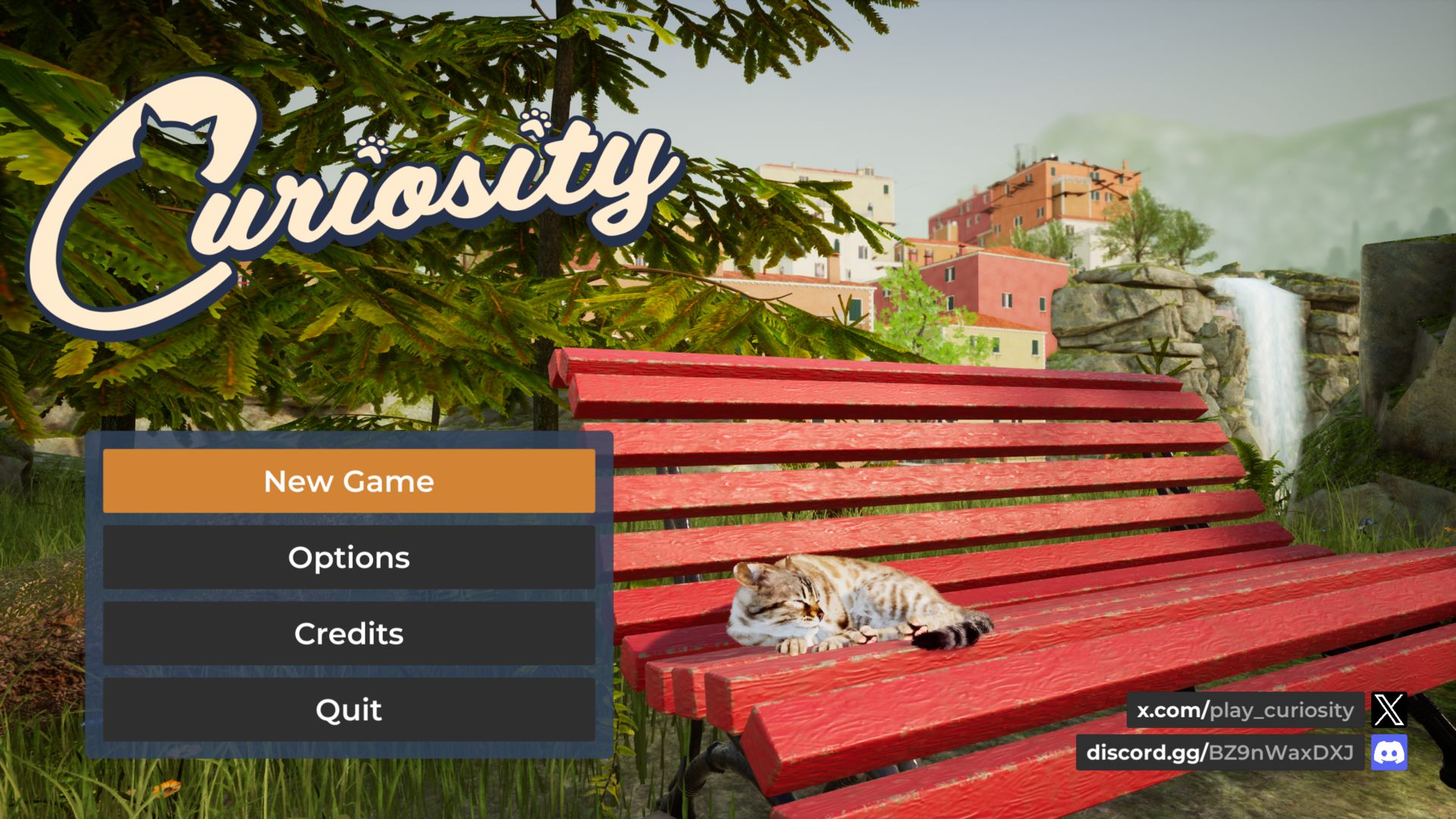The height and width of the screenshot is (819, 1456).
Task: Open the Options menu
Action: 349,557
